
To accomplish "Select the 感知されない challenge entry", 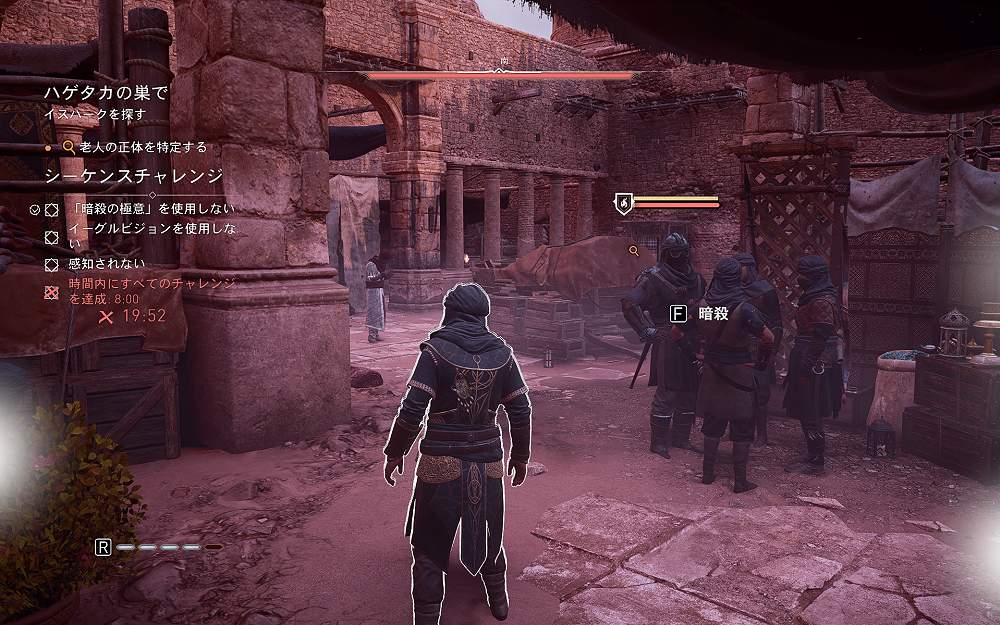I will tap(107, 265).
